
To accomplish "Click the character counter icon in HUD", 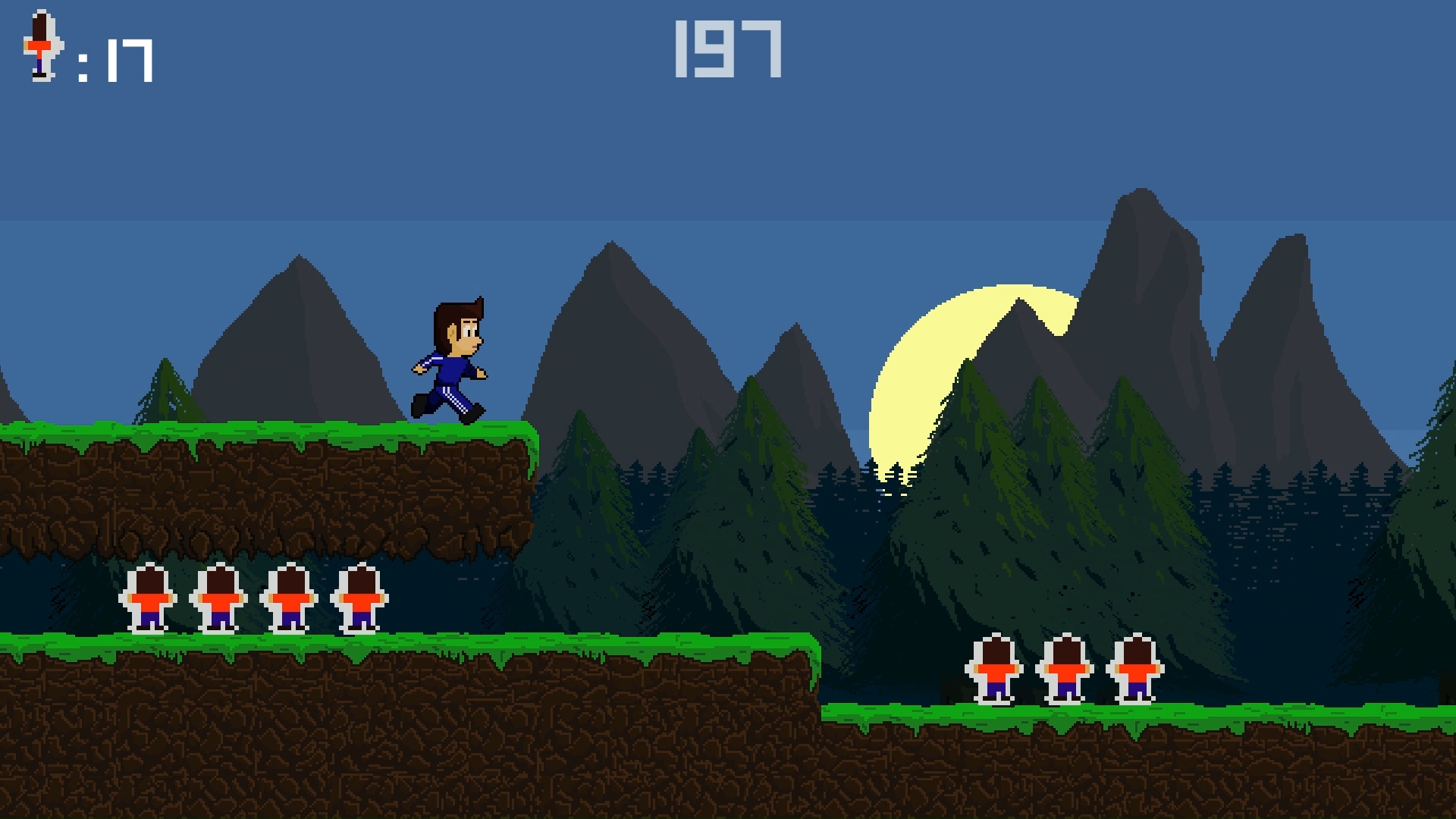I will tap(42, 49).
